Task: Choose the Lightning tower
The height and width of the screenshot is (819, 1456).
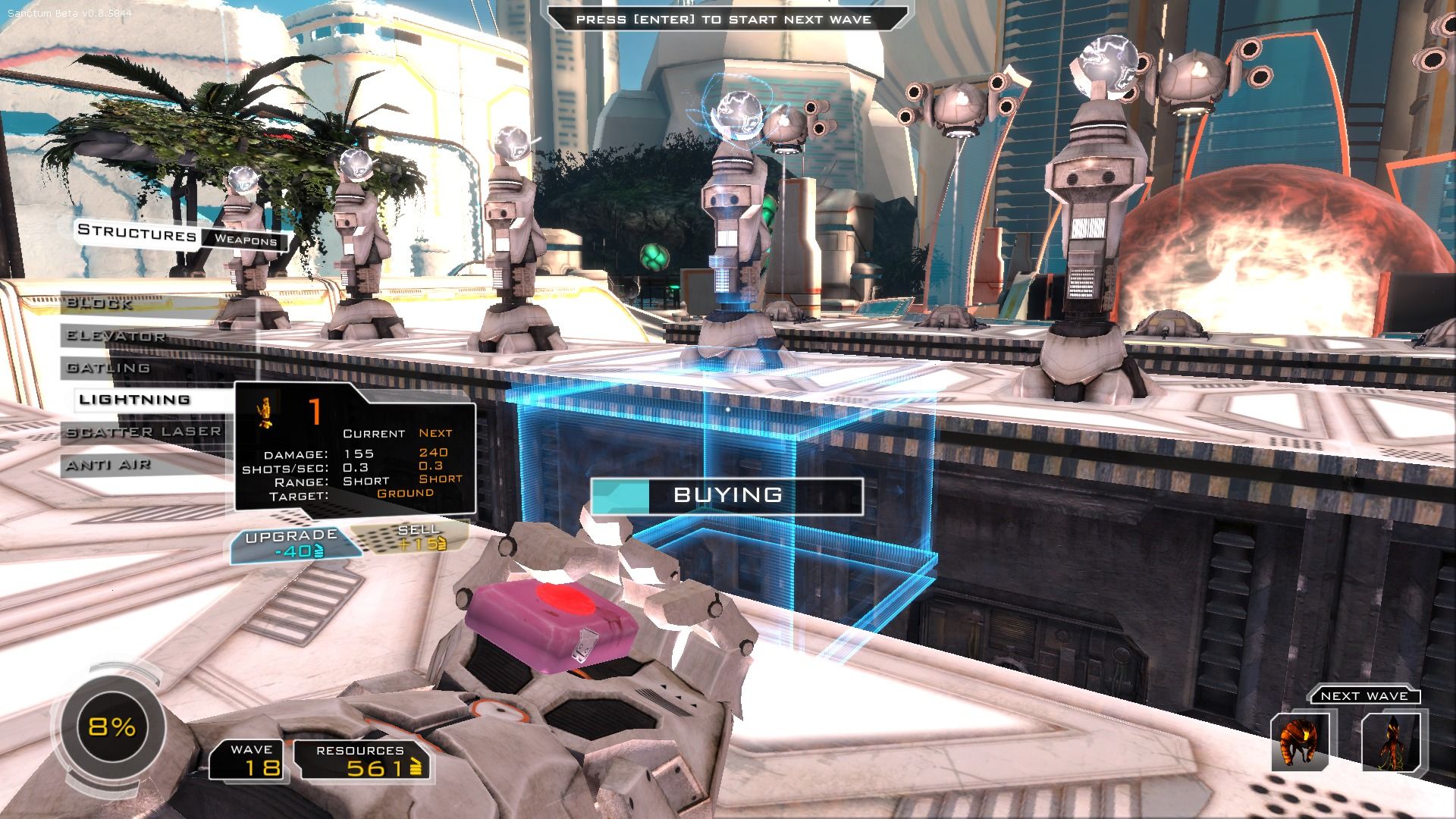Action: (x=135, y=400)
